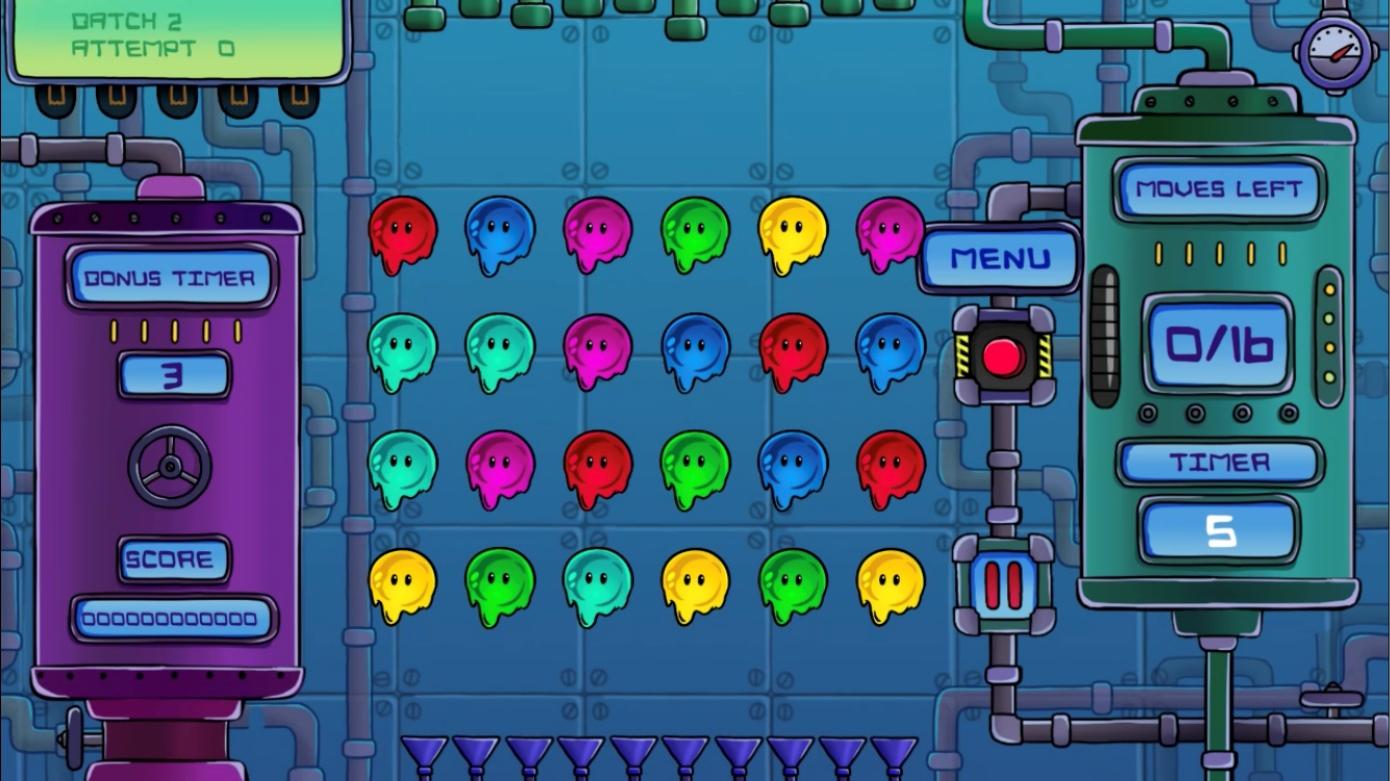1390x781 pixels.
Task: Click the SCORE label on the purple tank
Action: point(172,560)
